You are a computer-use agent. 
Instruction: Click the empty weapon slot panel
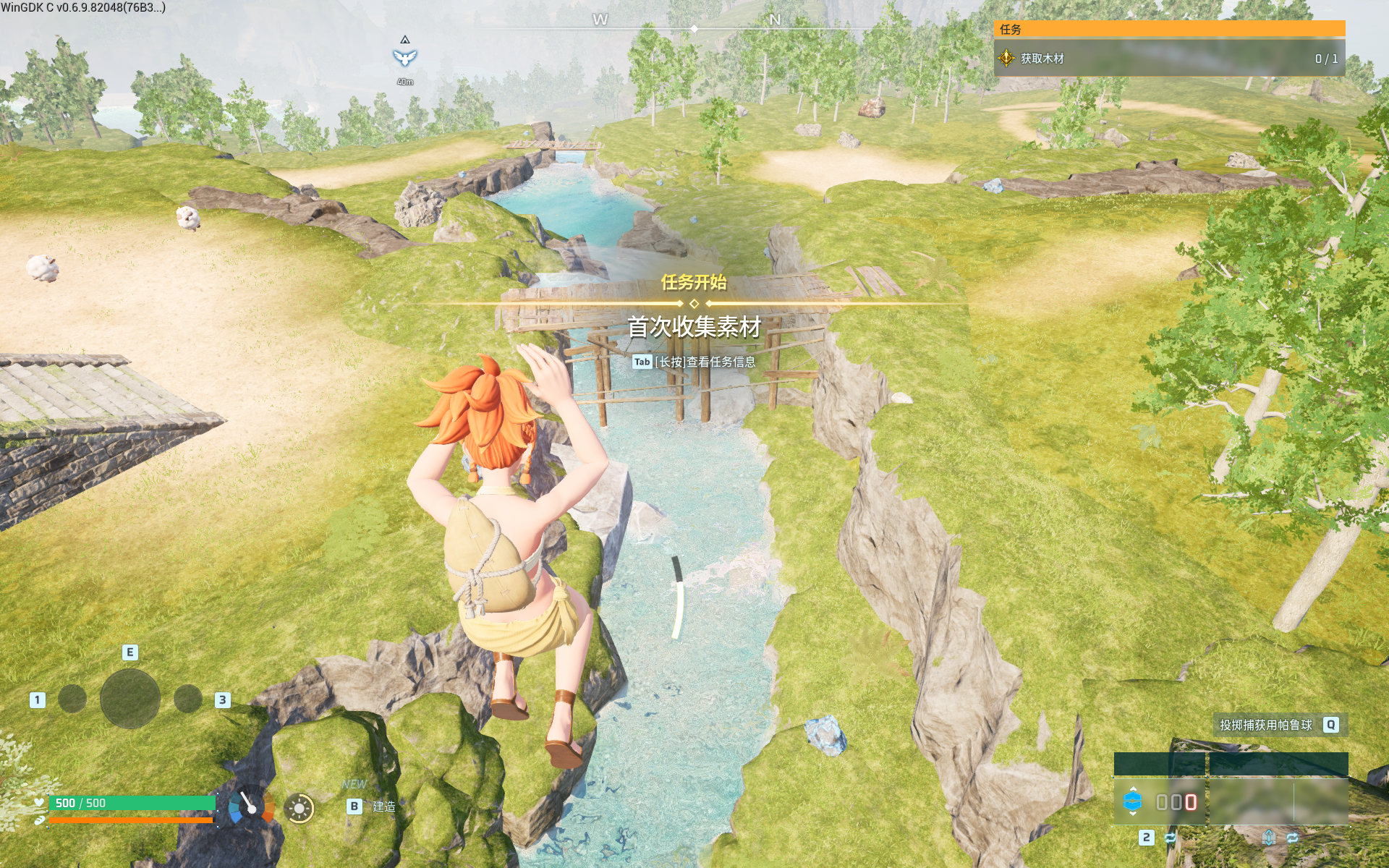1278,801
